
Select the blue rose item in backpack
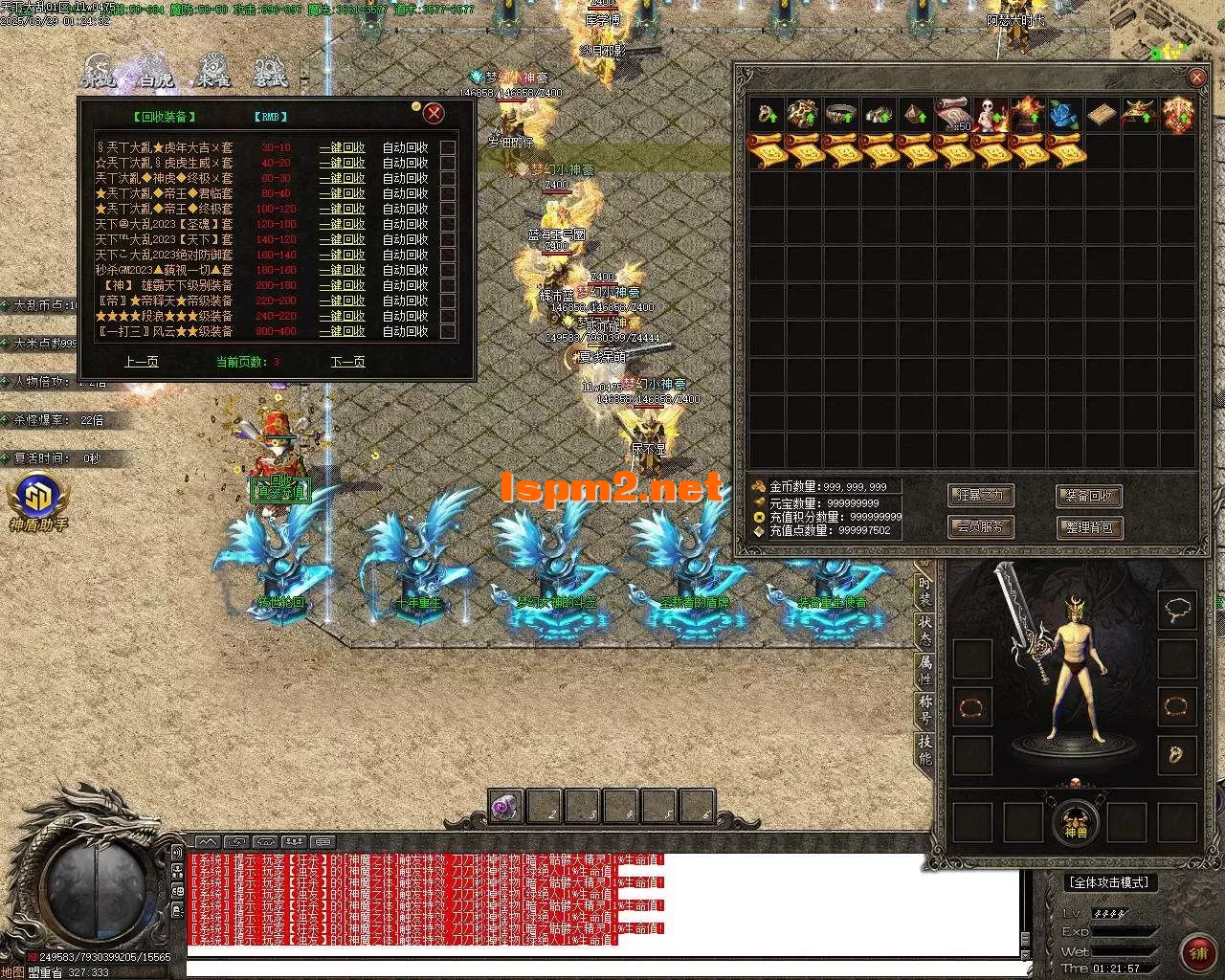coord(1064,115)
